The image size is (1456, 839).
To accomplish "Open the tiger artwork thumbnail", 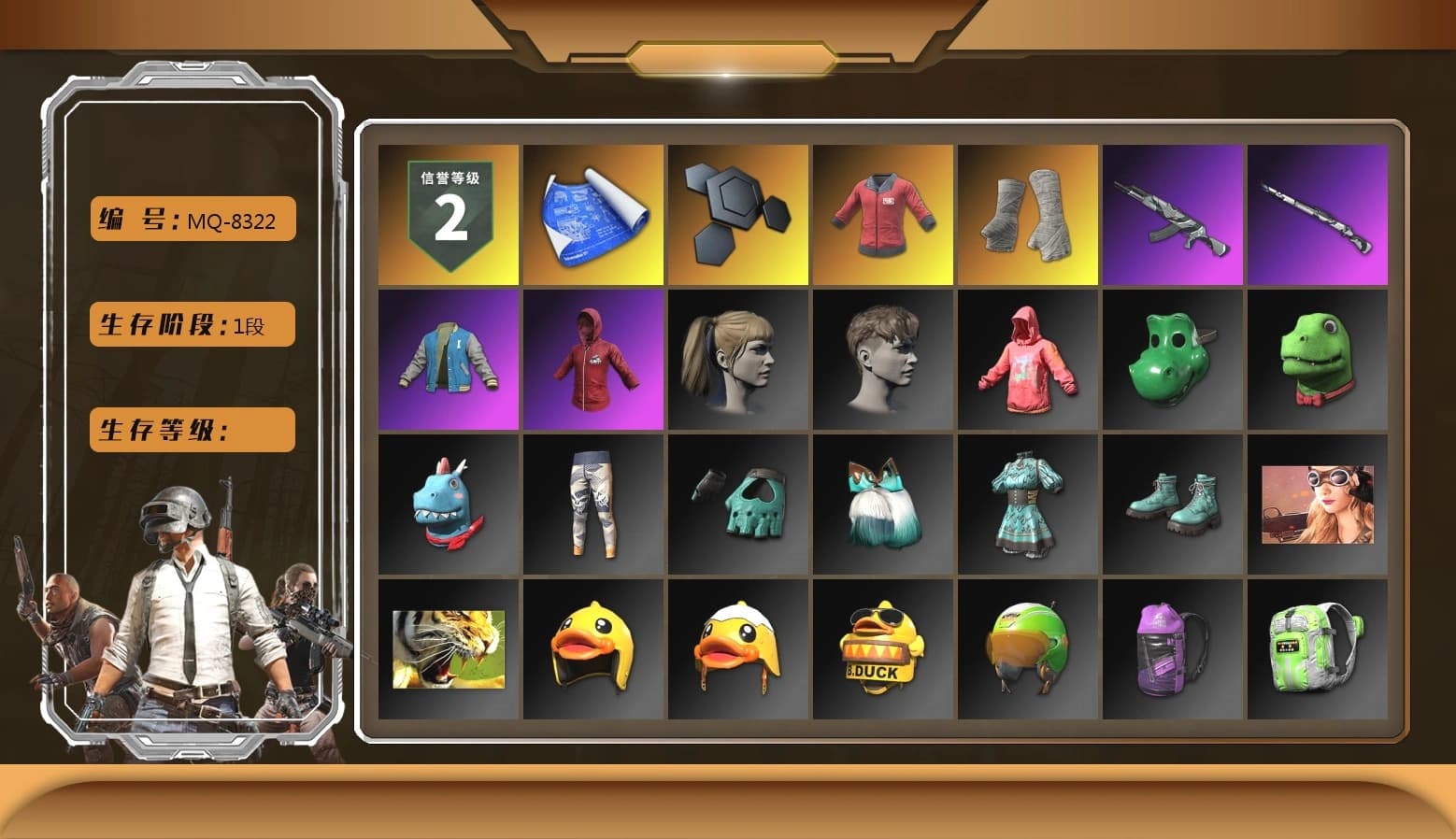I will point(447,649).
